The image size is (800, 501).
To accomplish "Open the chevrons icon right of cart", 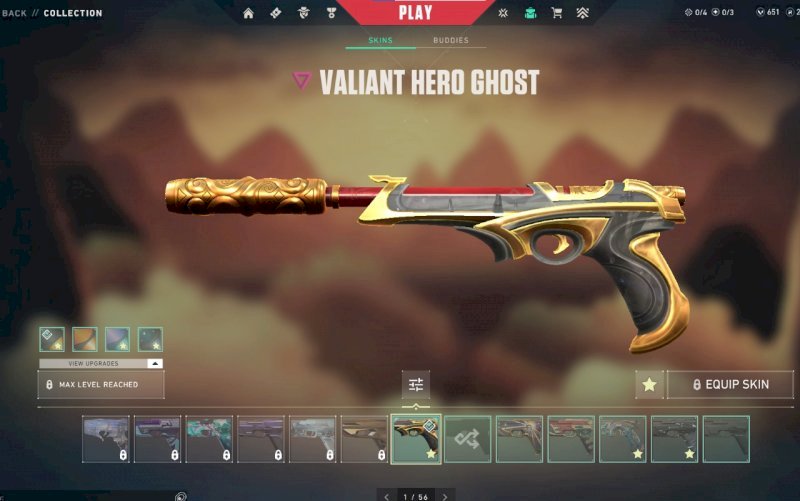I will tap(582, 13).
